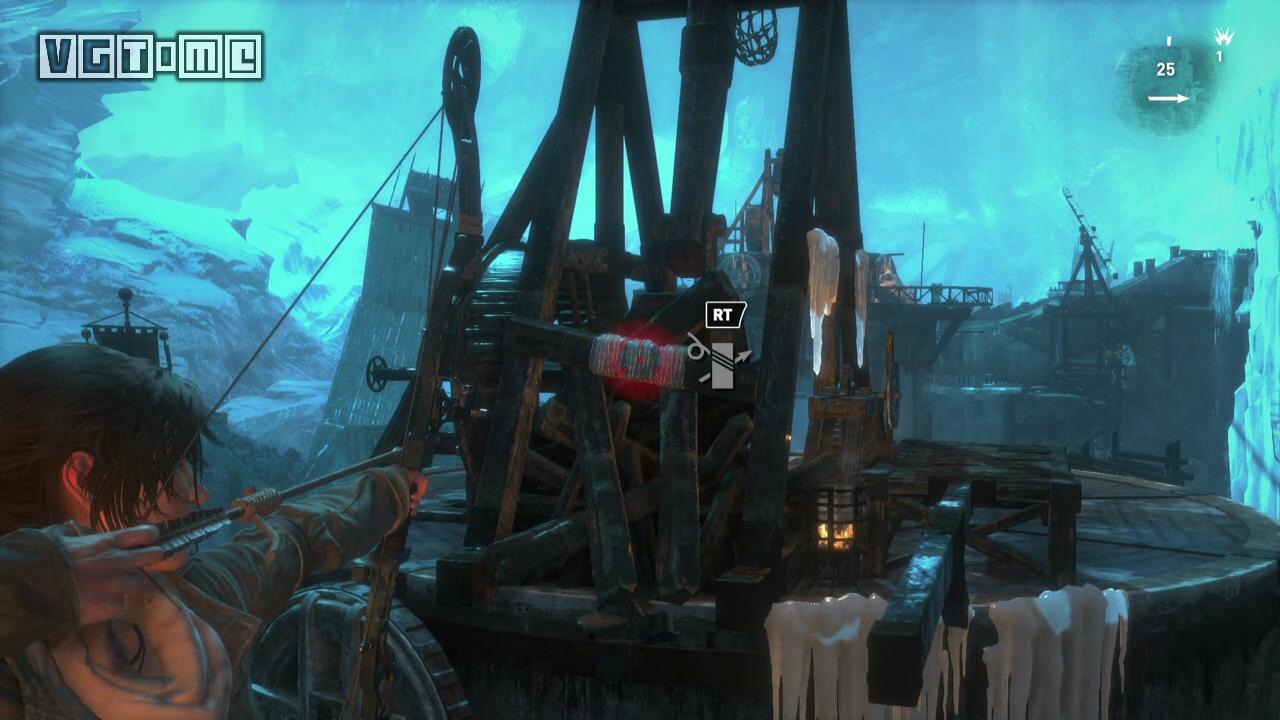Open the VGTIME watermark logo

tap(151, 56)
